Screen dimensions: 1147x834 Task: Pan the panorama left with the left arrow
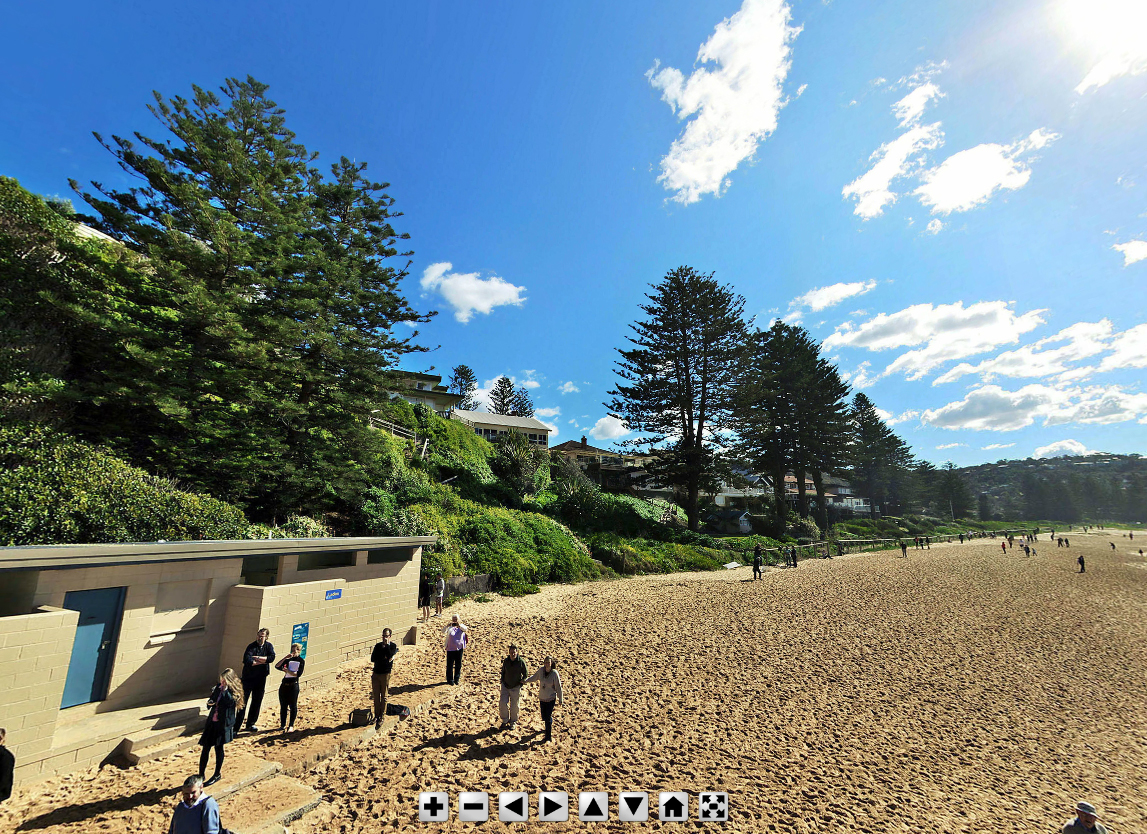(x=513, y=806)
